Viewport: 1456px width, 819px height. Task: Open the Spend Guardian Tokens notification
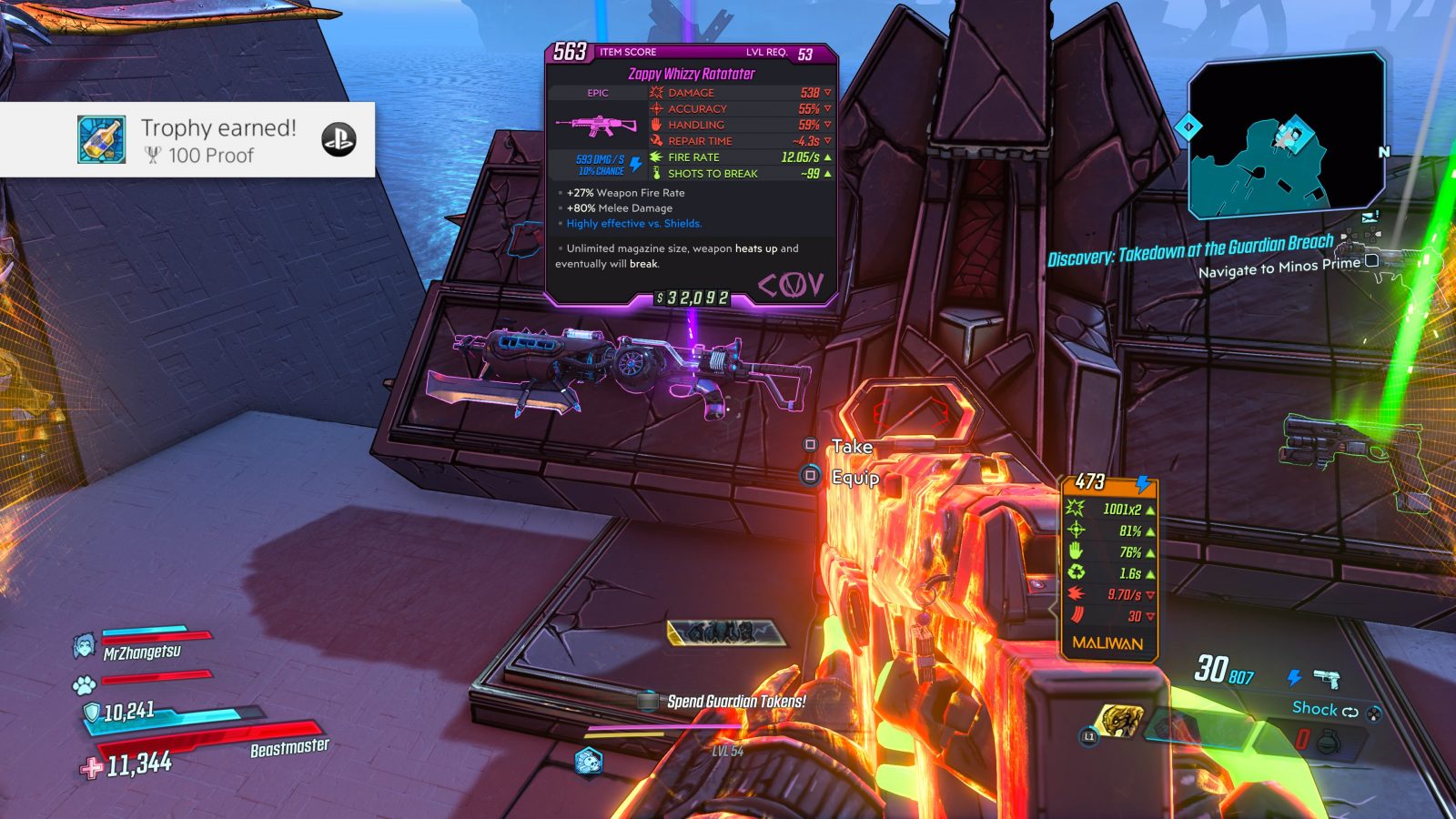click(x=735, y=702)
